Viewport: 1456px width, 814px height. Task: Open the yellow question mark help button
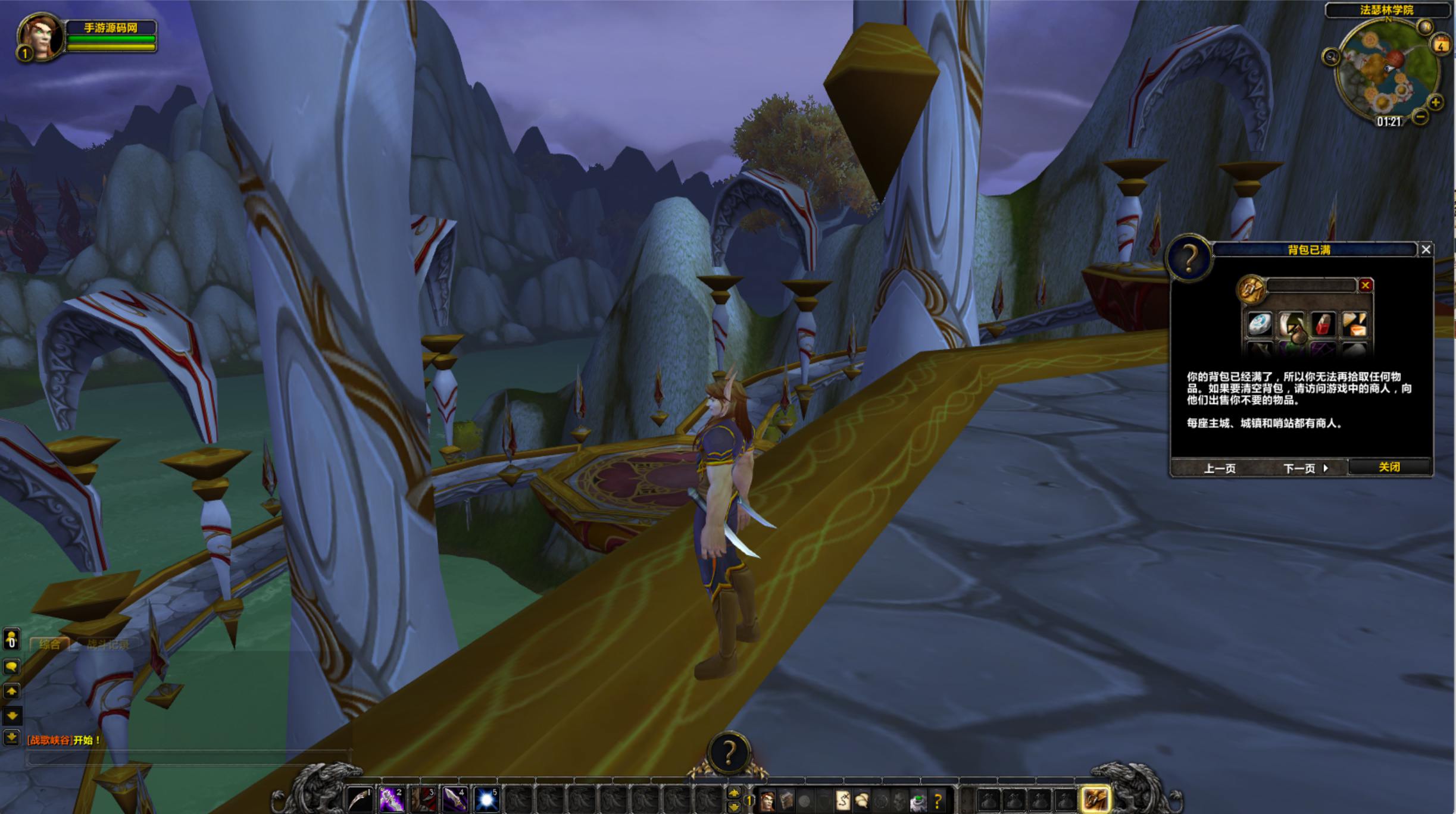click(938, 801)
